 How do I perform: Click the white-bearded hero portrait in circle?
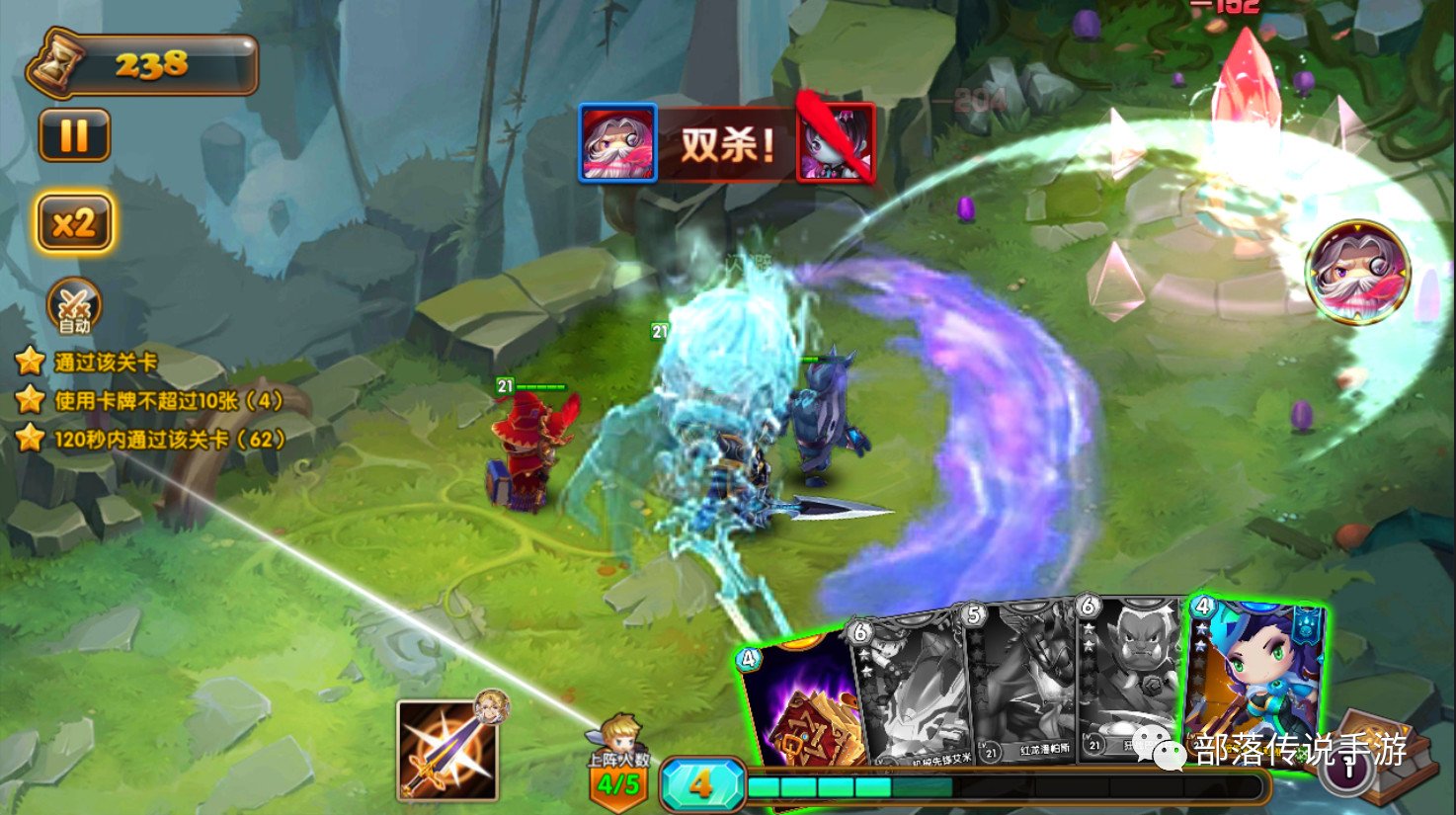pyautogui.click(x=1357, y=272)
